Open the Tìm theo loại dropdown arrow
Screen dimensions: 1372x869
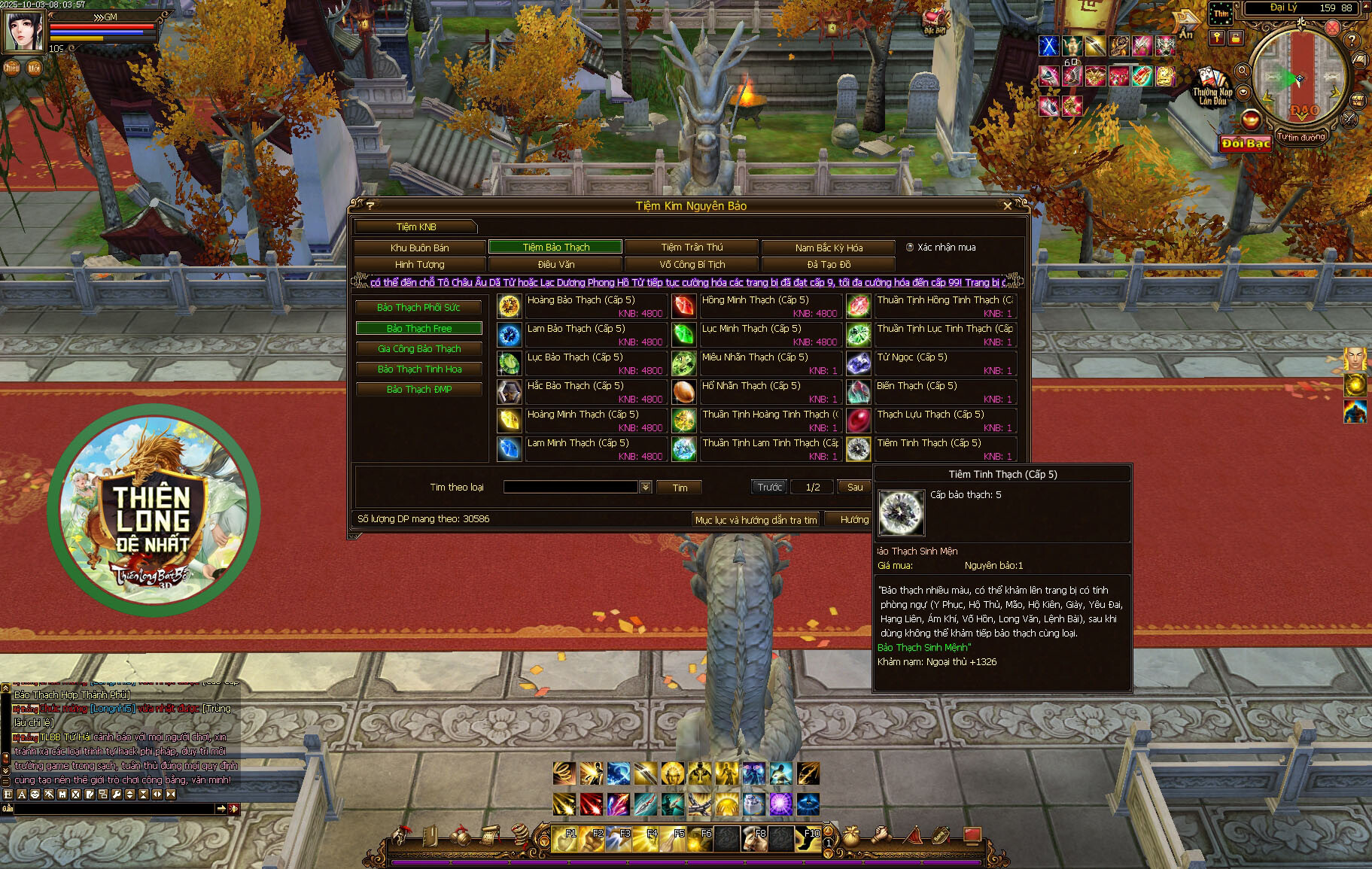click(646, 488)
